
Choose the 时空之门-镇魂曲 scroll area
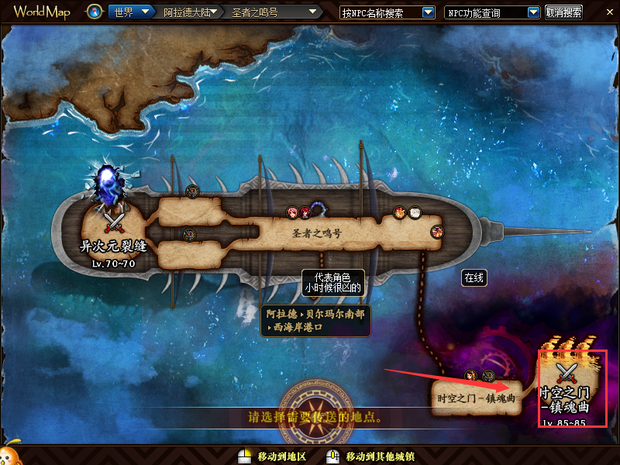click(476, 396)
